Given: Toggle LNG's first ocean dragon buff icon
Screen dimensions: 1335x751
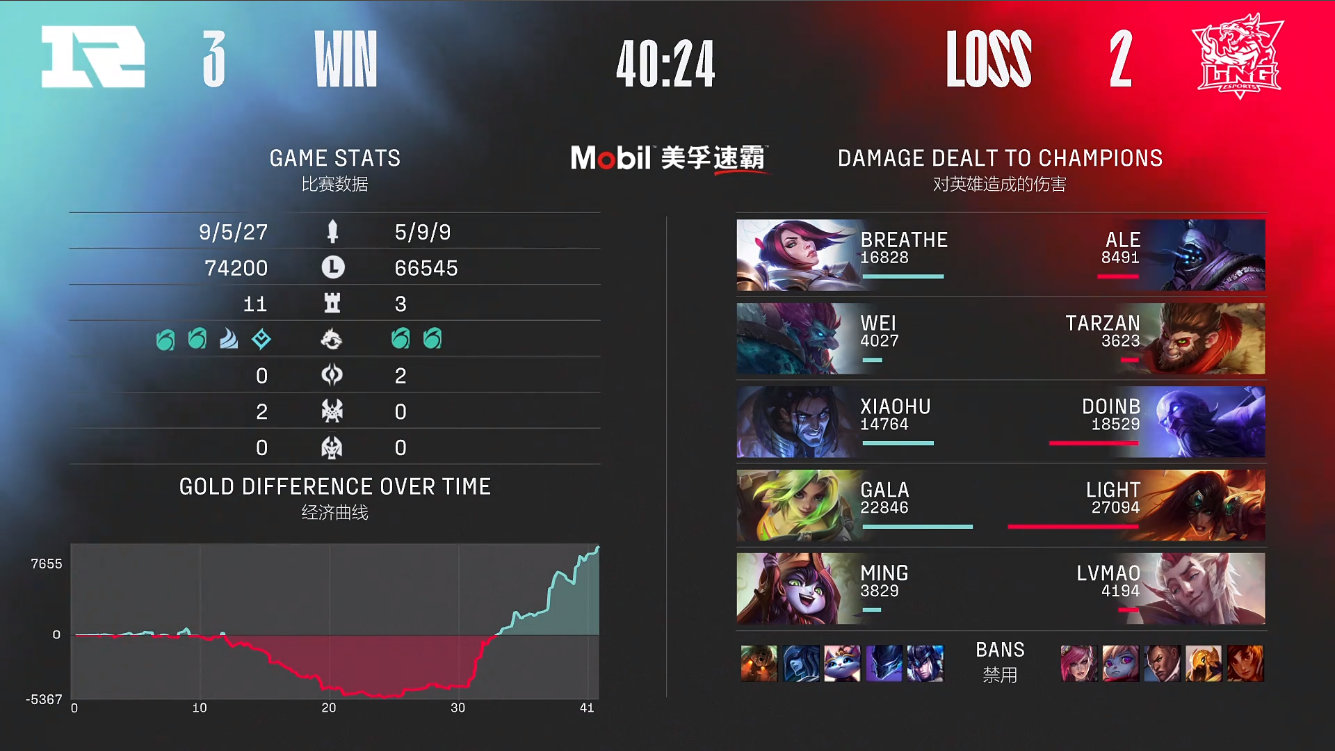Looking at the screenshot, I should [401, 340].
